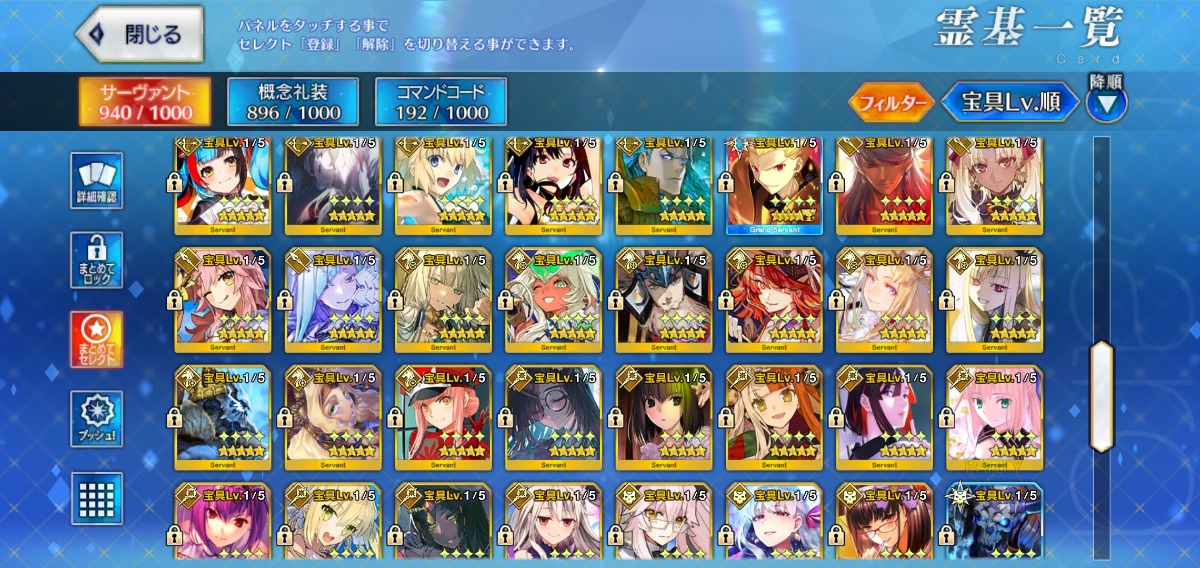Switch to the サーヴァント tab
The height and width of the screenshot is (568, 1200).
click(145, 102)
